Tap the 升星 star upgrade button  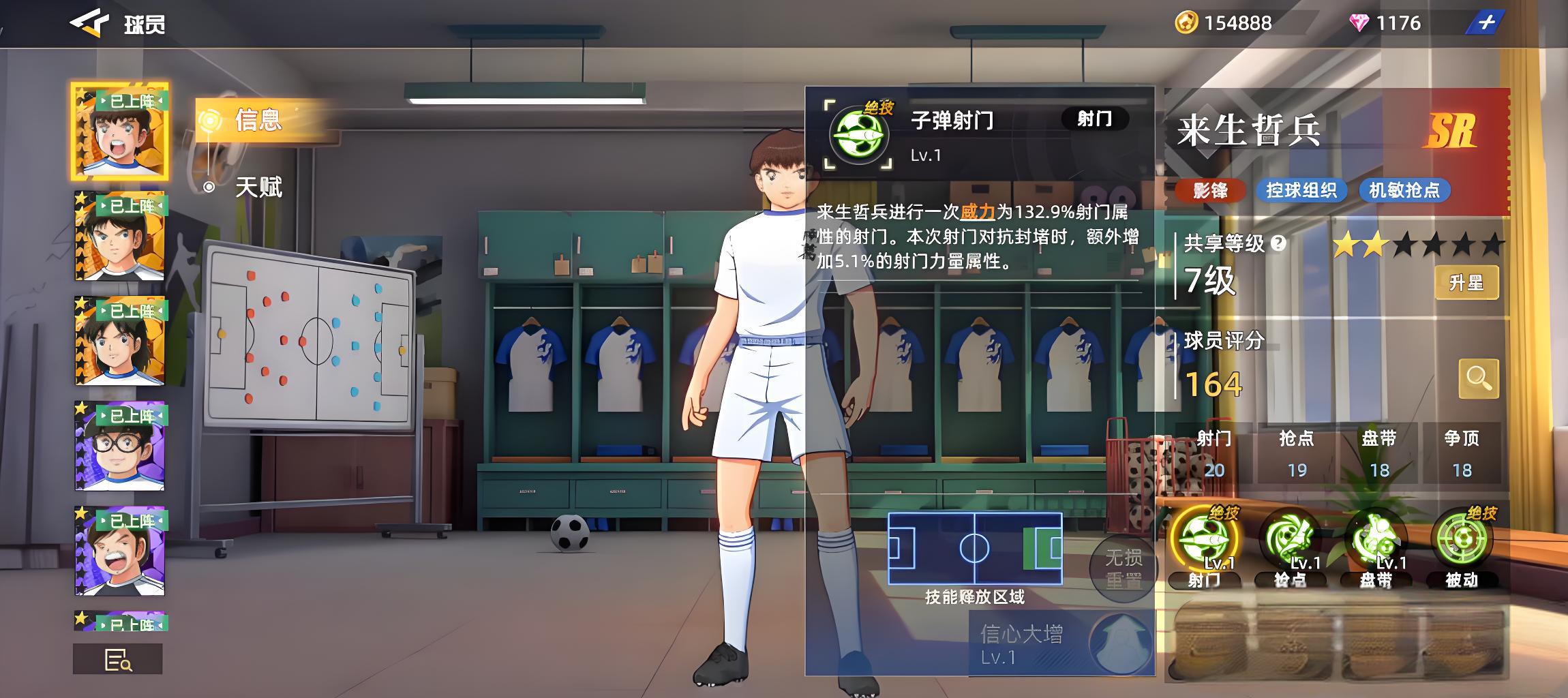1466,282
